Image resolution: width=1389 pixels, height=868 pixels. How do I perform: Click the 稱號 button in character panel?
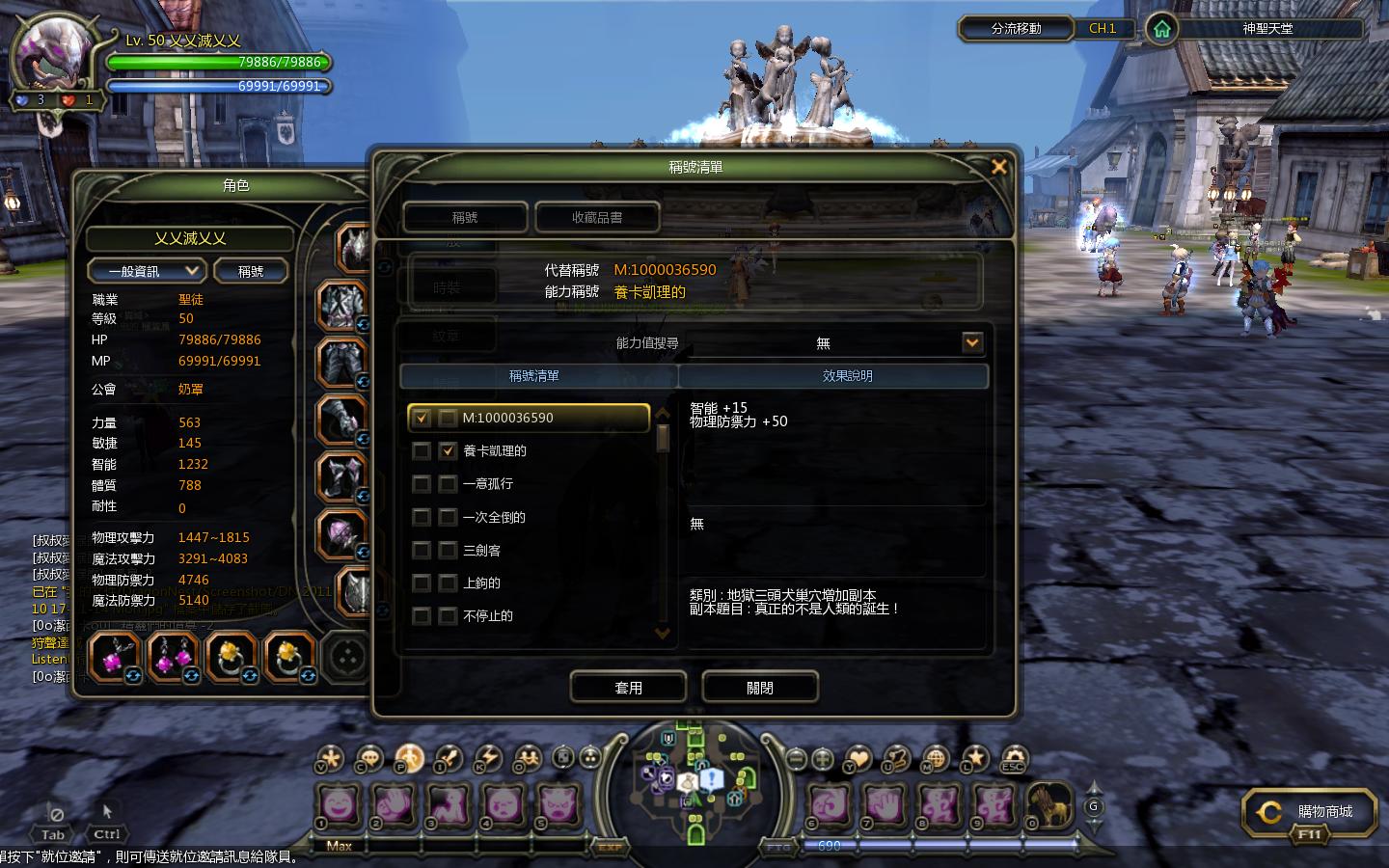(251, 271)
